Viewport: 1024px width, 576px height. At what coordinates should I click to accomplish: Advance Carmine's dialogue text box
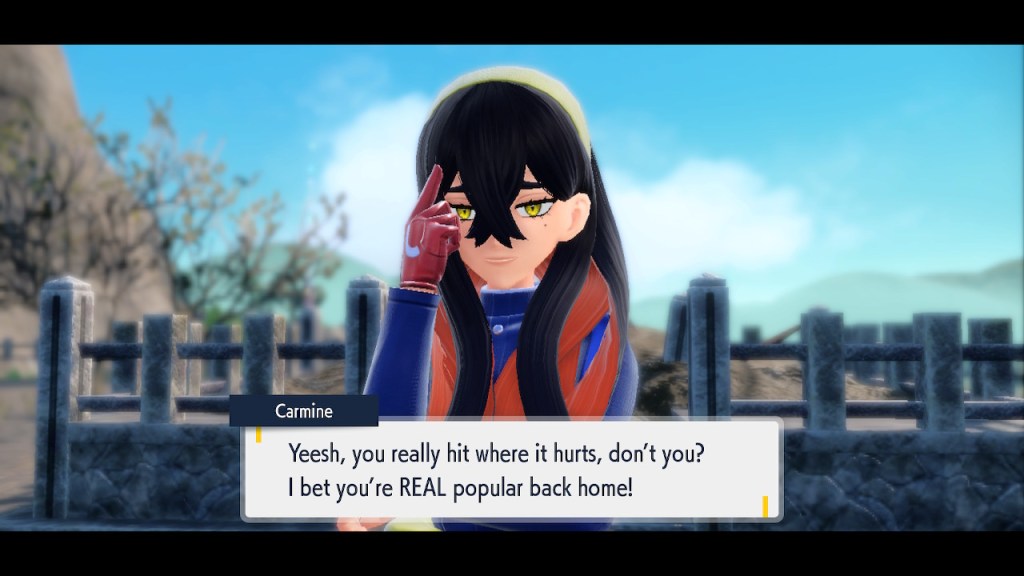(x=511, y=469)
